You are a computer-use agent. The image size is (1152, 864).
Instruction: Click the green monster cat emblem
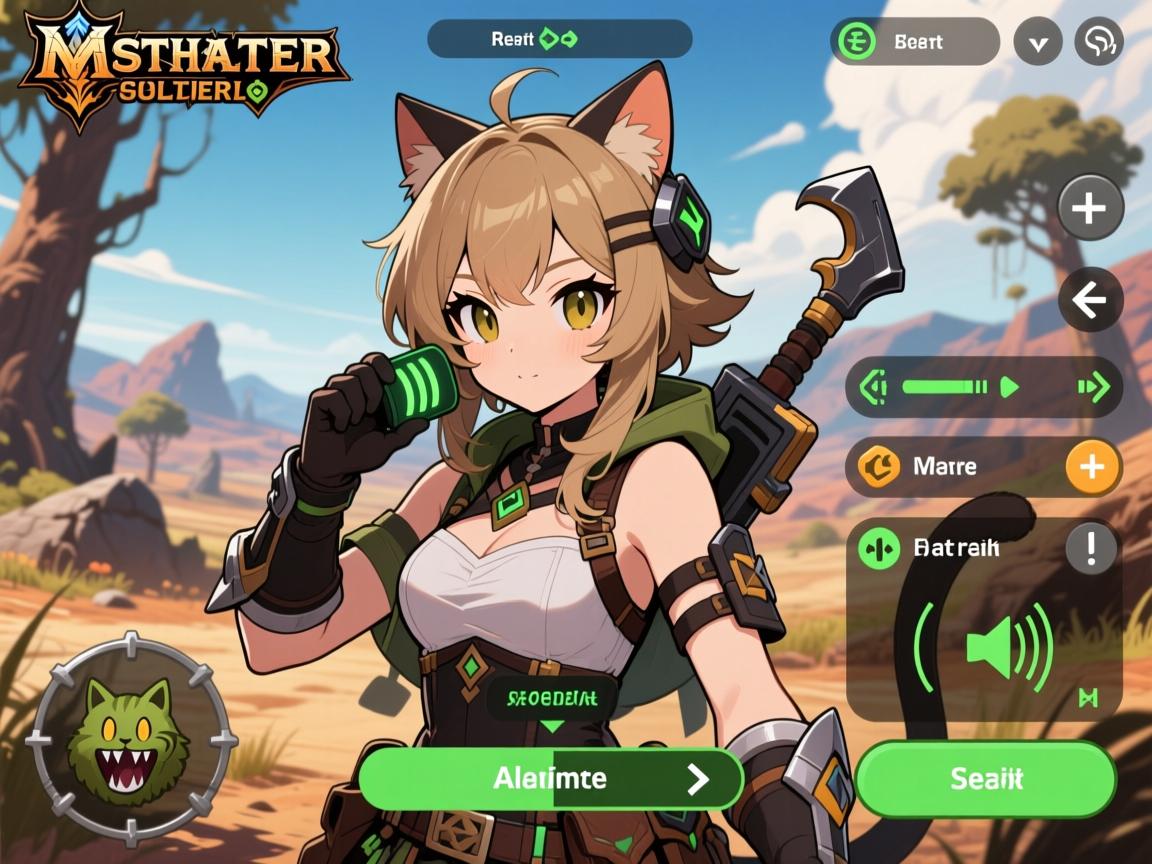(x=128, y=739)
